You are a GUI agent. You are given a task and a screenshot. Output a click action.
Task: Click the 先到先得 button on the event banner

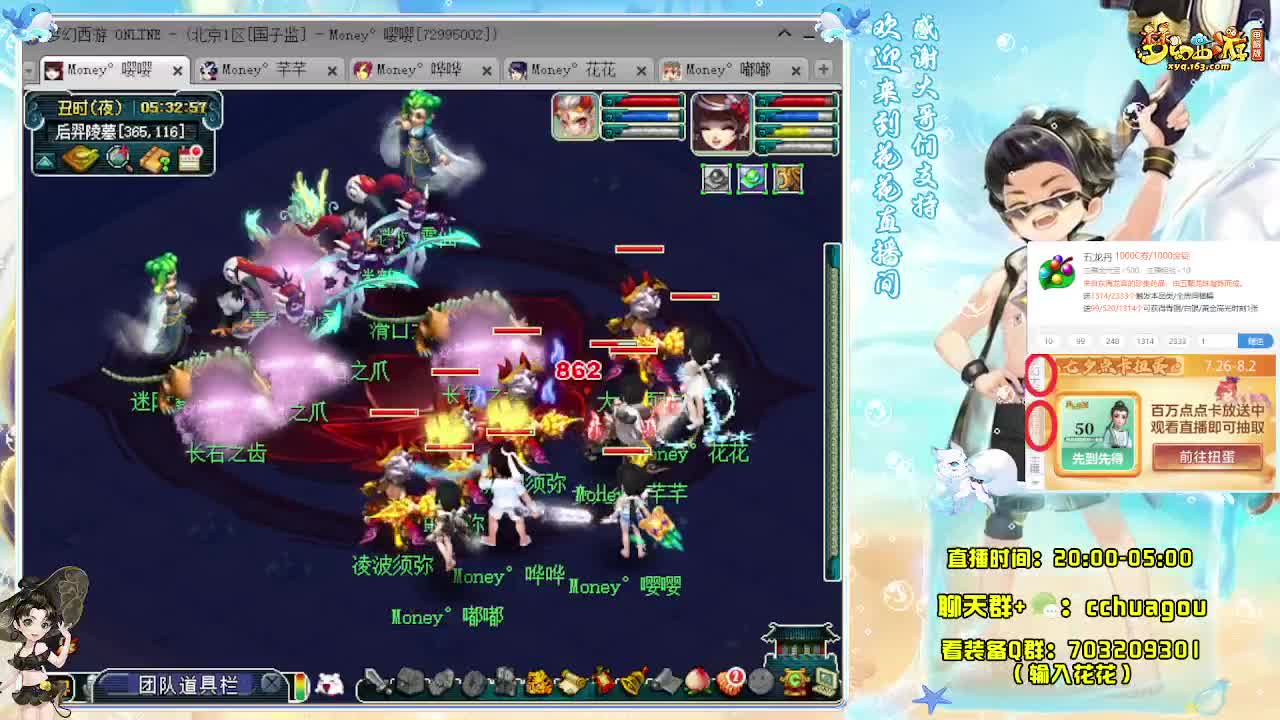1097,458
